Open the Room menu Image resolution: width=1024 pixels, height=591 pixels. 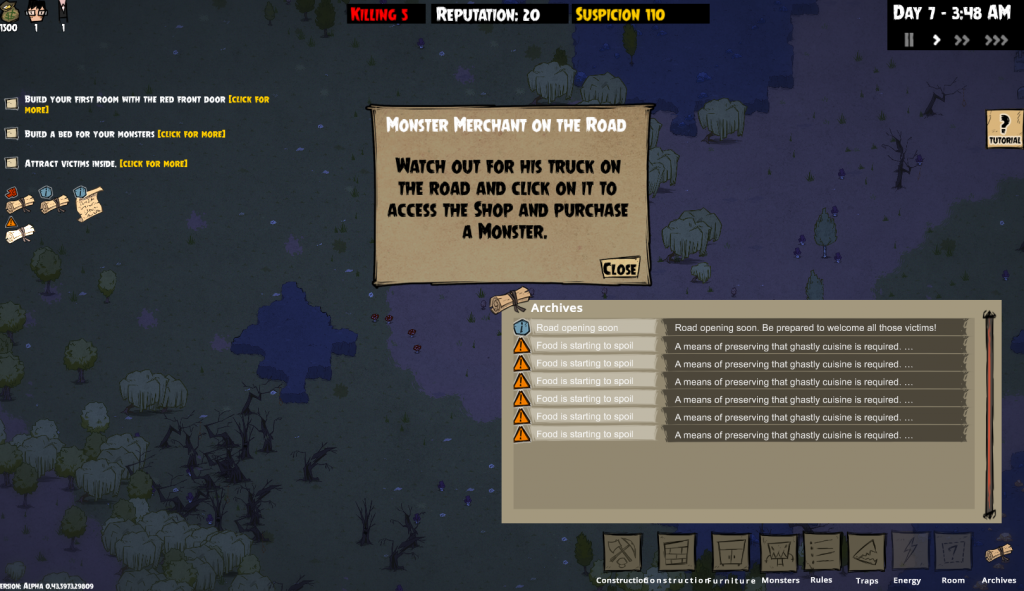pos(953,553)
